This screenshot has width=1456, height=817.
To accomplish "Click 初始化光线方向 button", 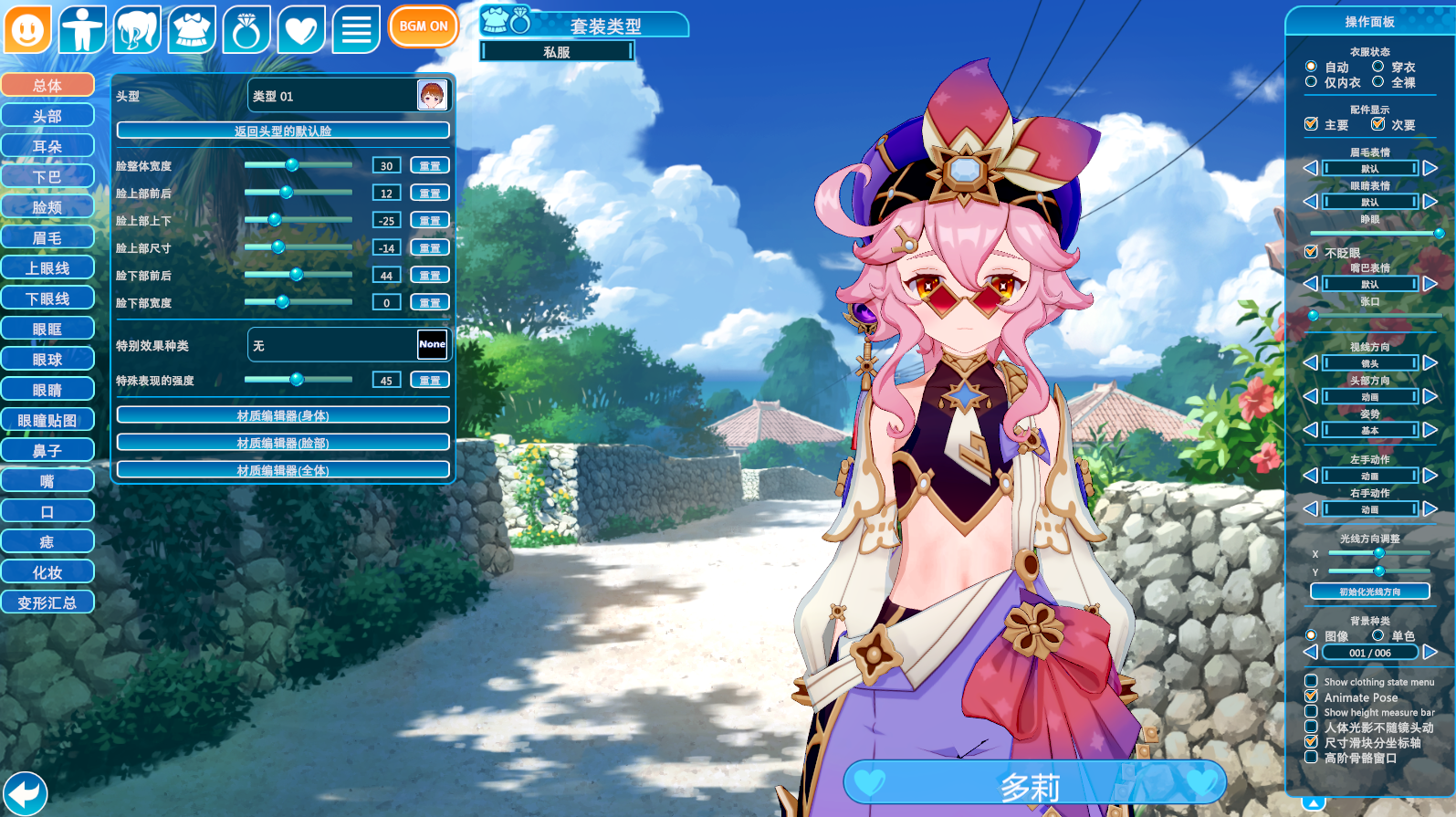I will [x=1369, y=592].
